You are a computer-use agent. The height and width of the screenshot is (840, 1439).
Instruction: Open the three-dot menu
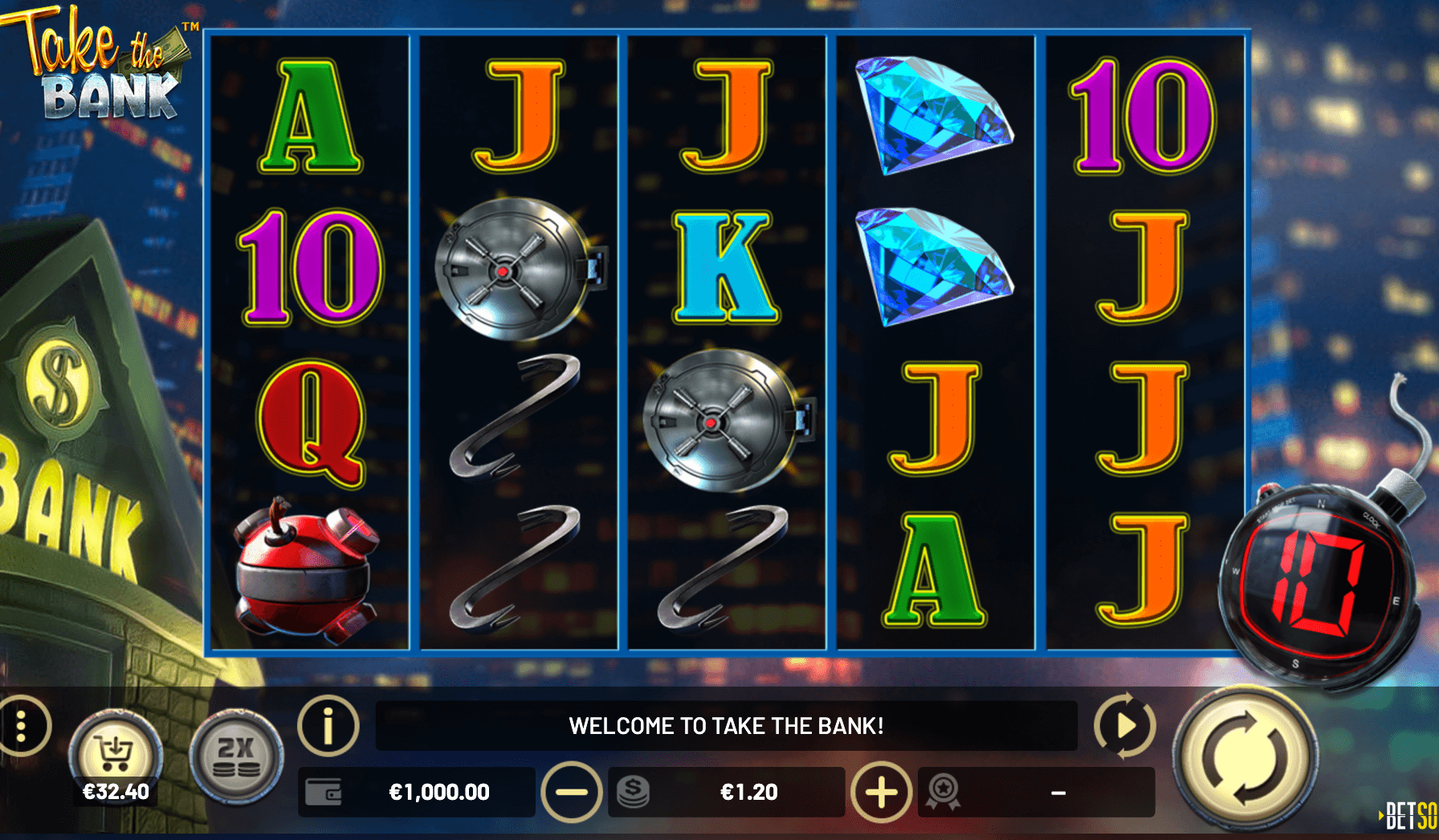click(x=22, y=726)
